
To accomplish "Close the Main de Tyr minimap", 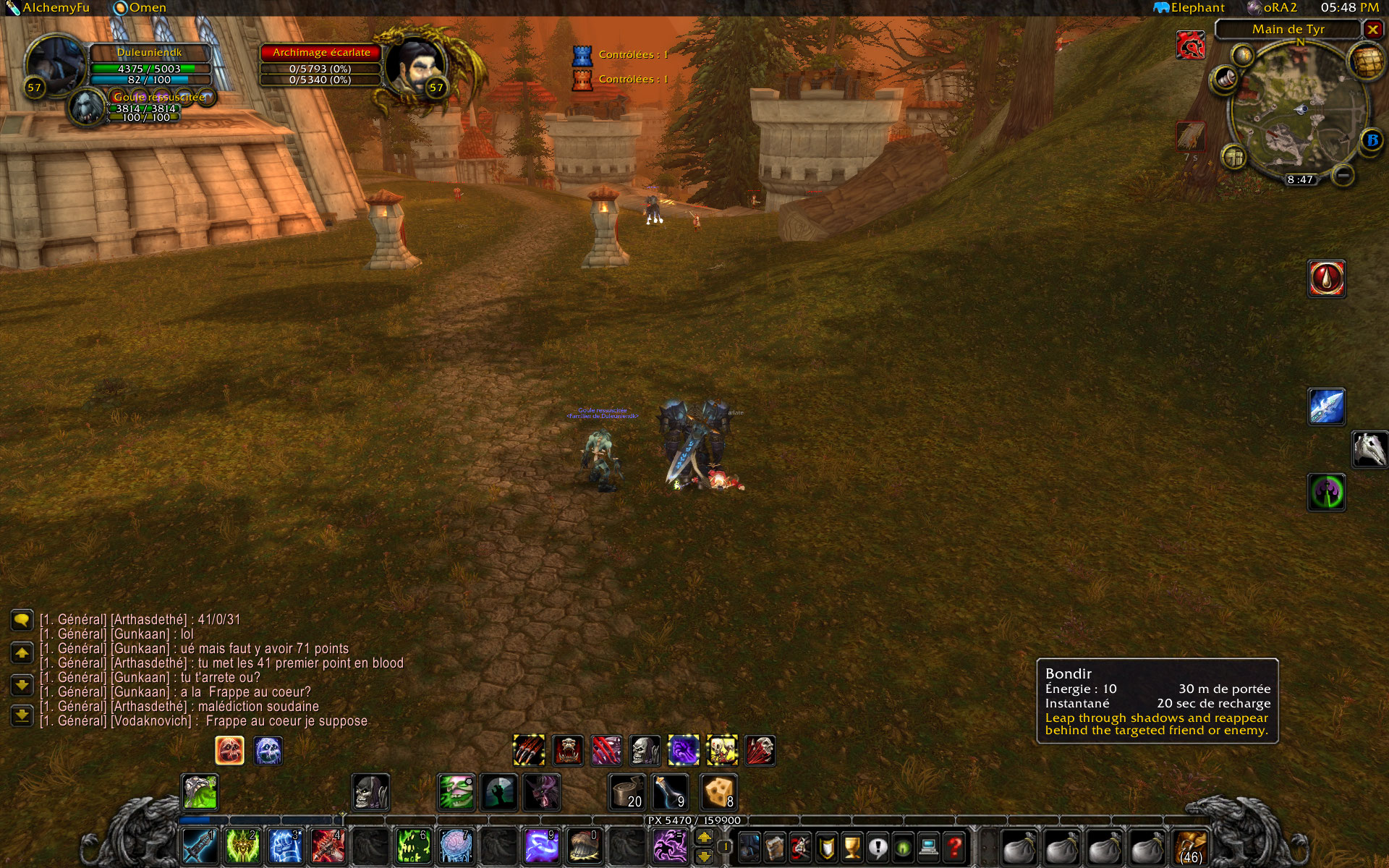I will [x=1372, y=29].
